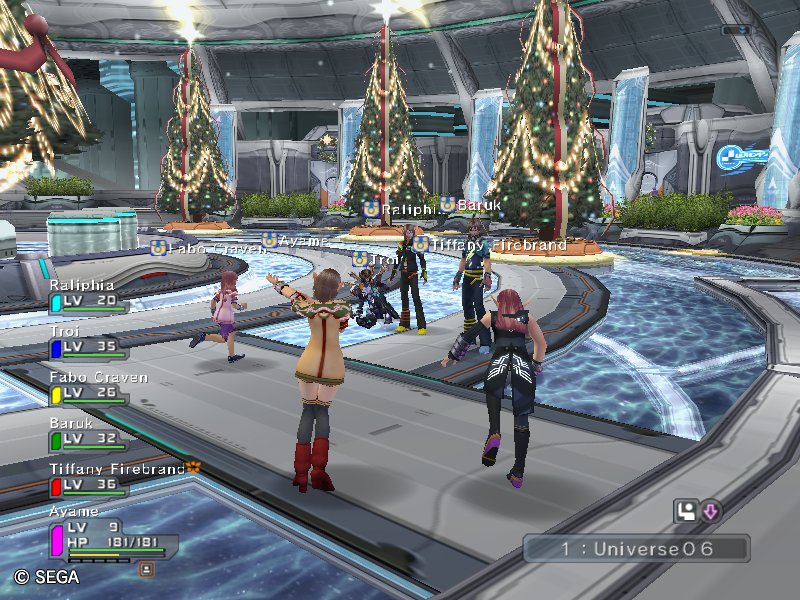Screen dimensions: 800x600
Task: Click the purple down-arrow icon
Action: point(710,512)
